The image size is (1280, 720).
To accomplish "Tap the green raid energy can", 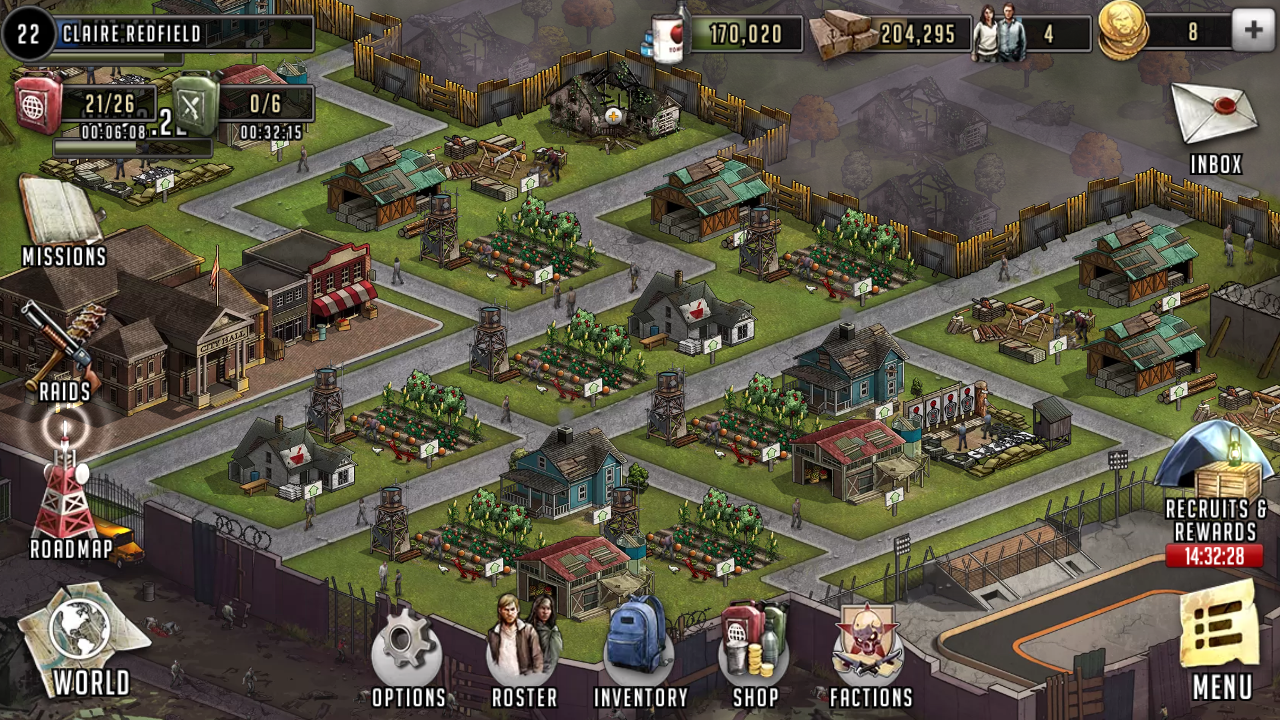I will click(196, 104).
